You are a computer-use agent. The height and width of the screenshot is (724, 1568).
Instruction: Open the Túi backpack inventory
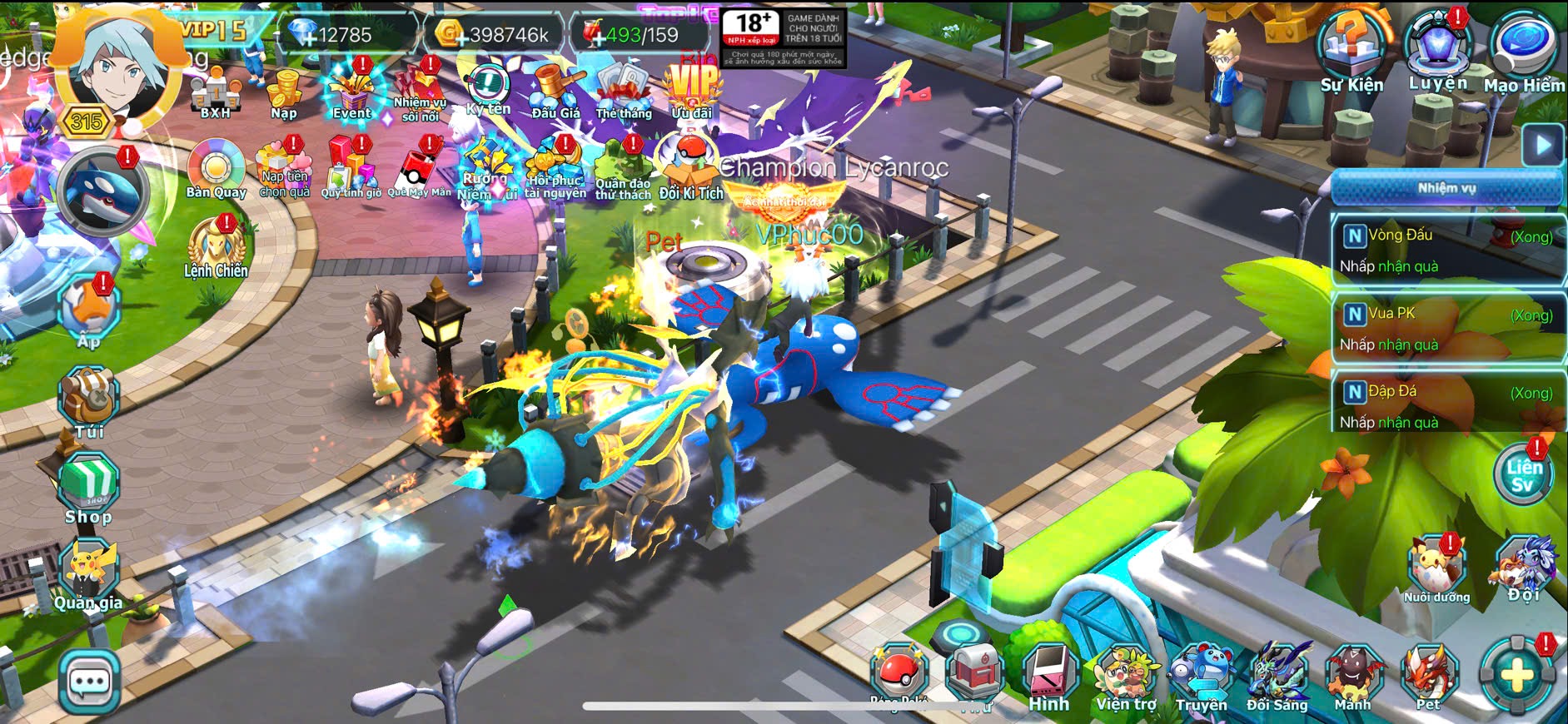89,400
